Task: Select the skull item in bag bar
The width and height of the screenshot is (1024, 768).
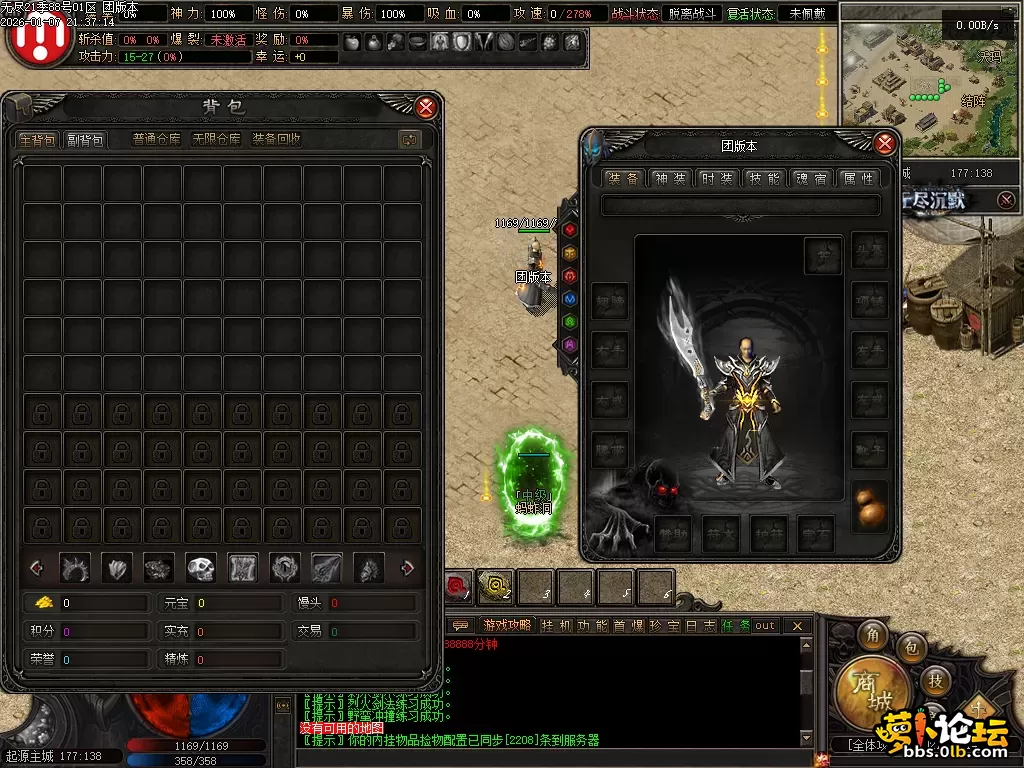Action: [x=201, y=569]
